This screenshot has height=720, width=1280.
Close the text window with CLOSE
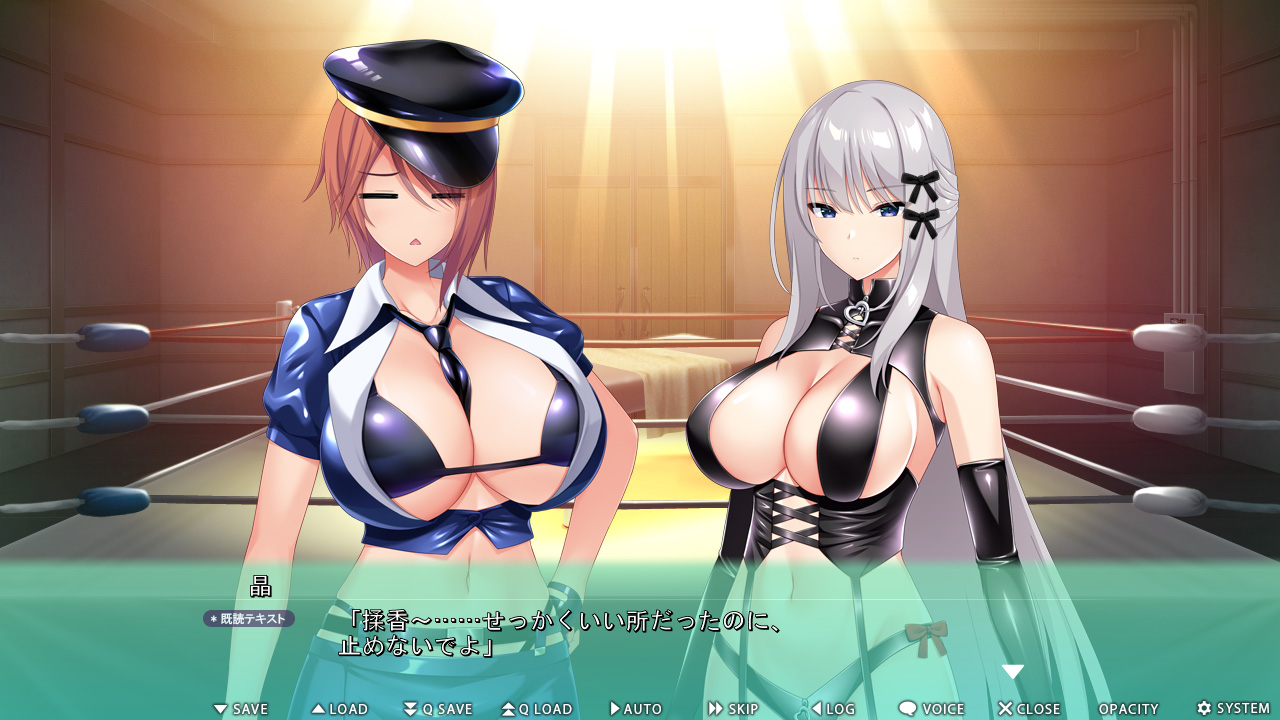[1029, 709]
